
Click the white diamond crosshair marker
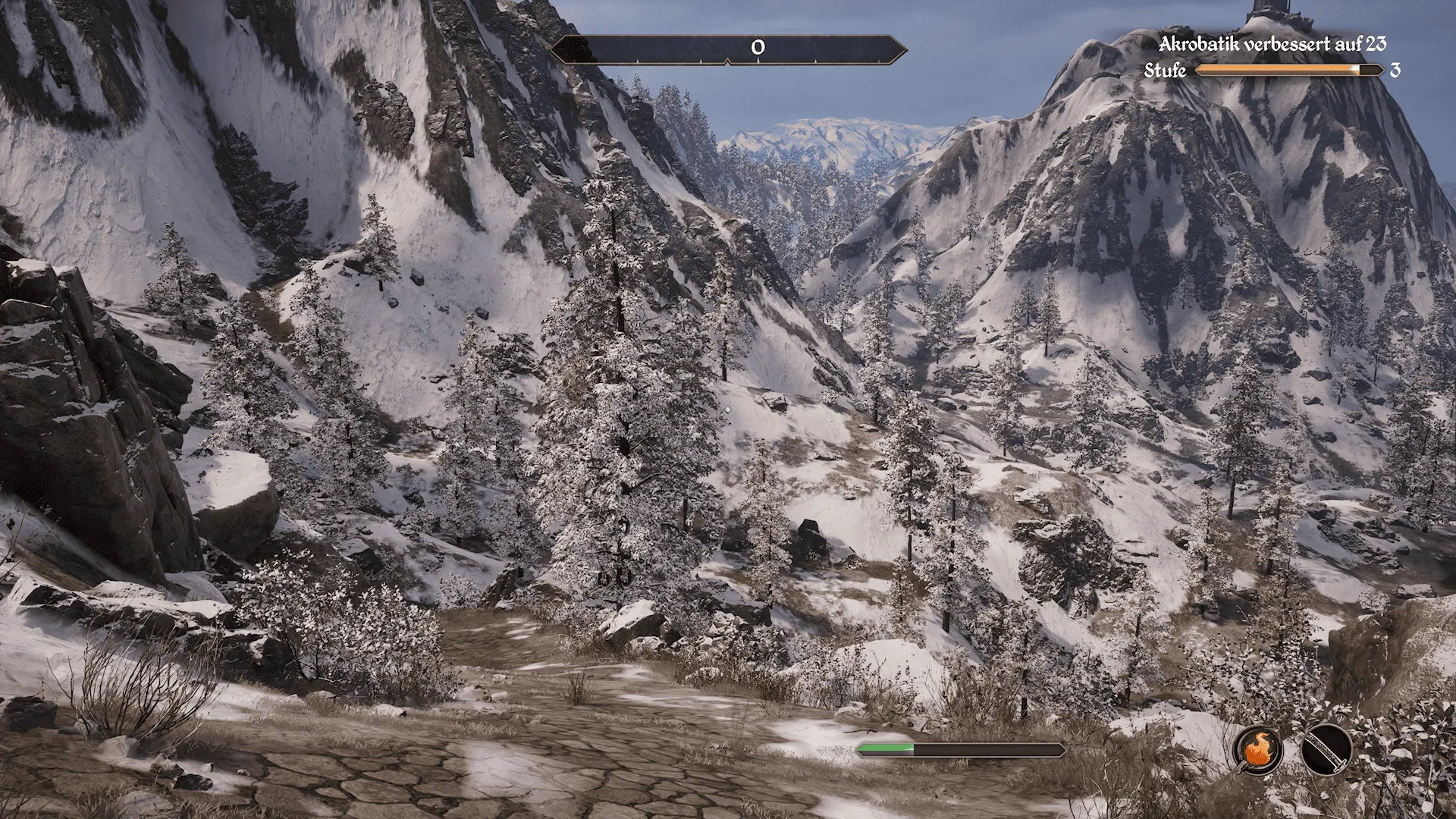click(x=729, y=409)
